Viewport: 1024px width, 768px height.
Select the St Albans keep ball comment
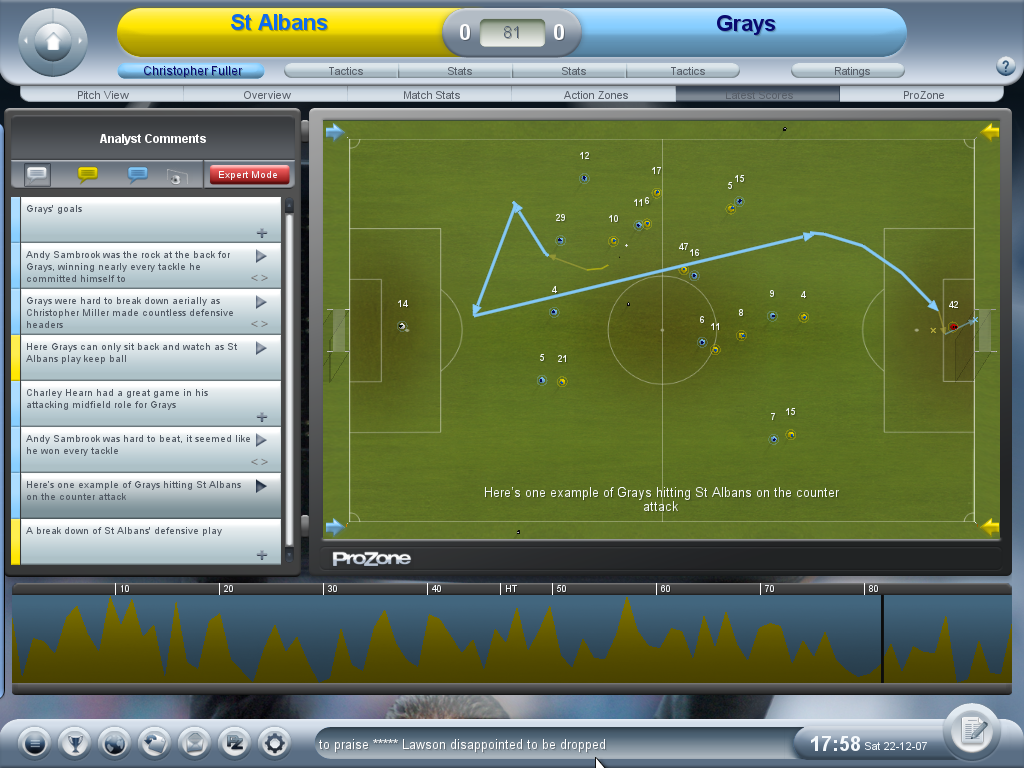262,348
